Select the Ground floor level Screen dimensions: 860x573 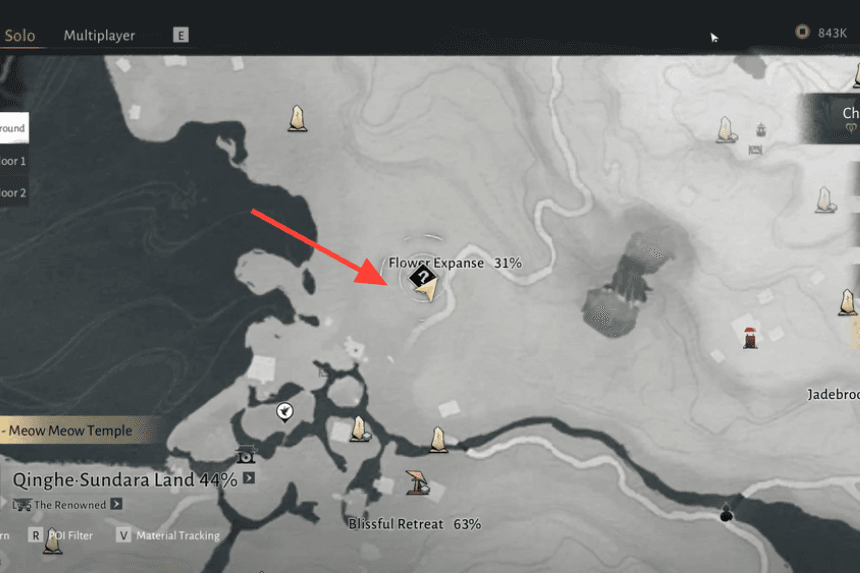pos(13,128)
